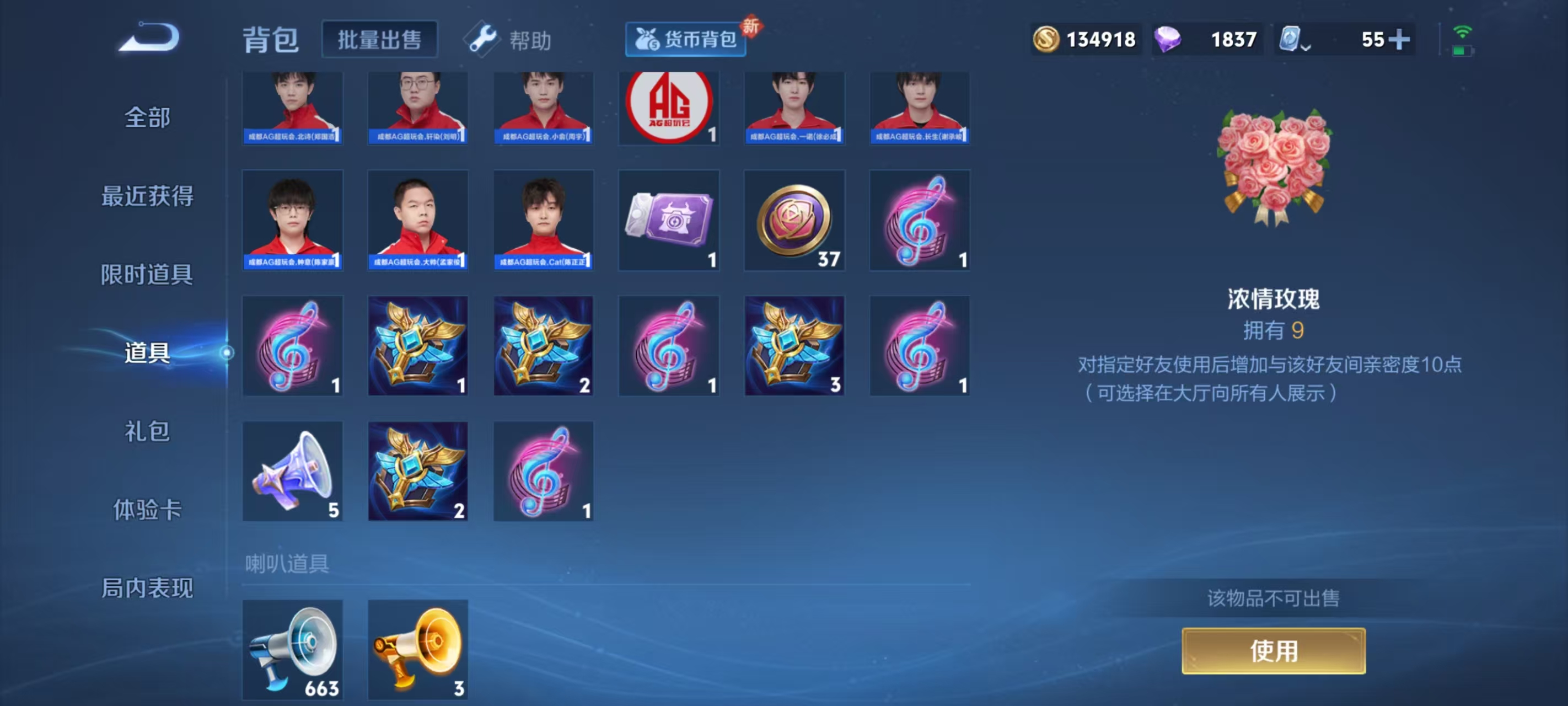Viewport: 1568px width, 706px height.
Task: Select the golden megaphone slot
Action: tap(418, 649)
